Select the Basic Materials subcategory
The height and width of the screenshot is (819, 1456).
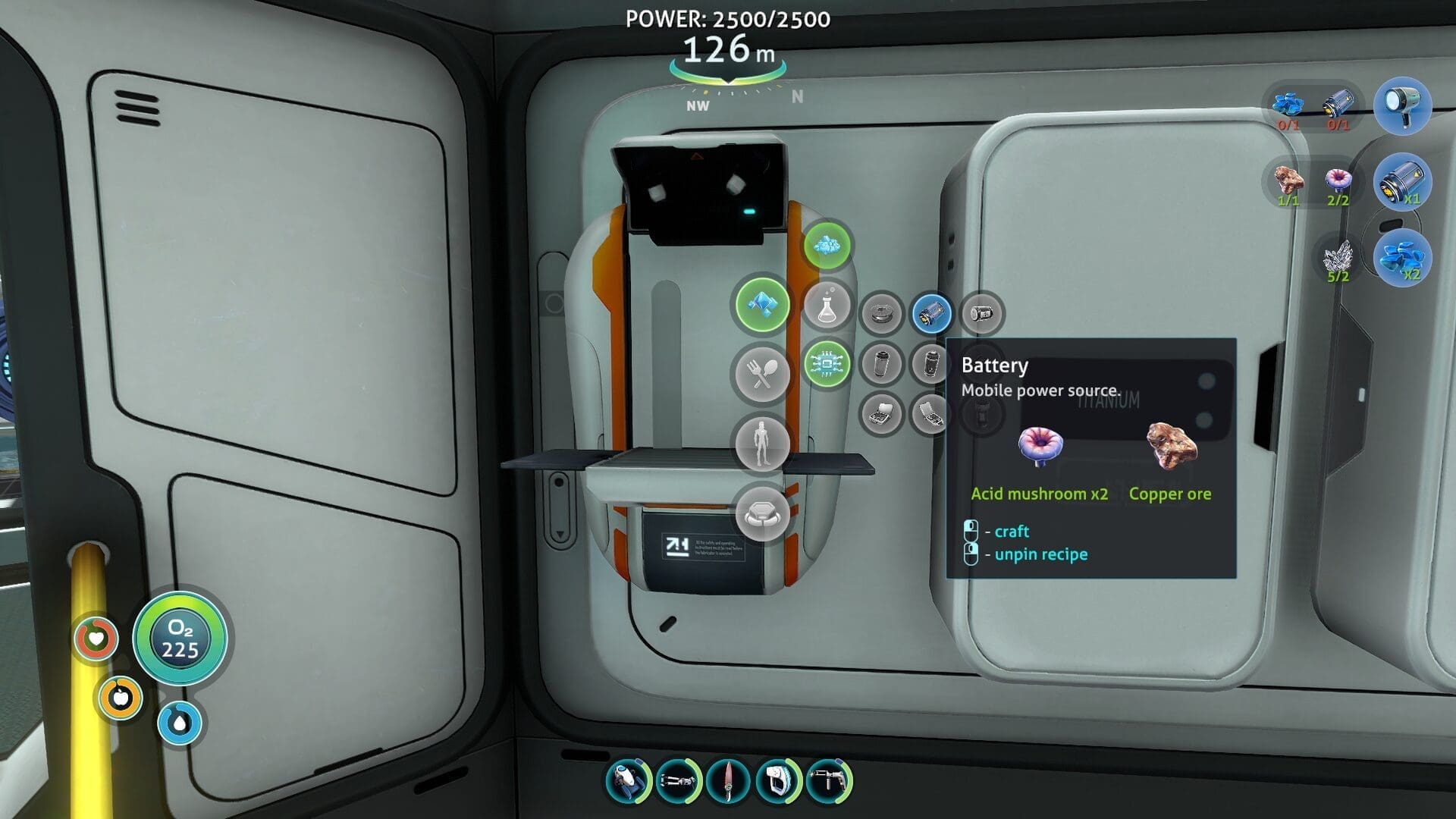point(827,245)
